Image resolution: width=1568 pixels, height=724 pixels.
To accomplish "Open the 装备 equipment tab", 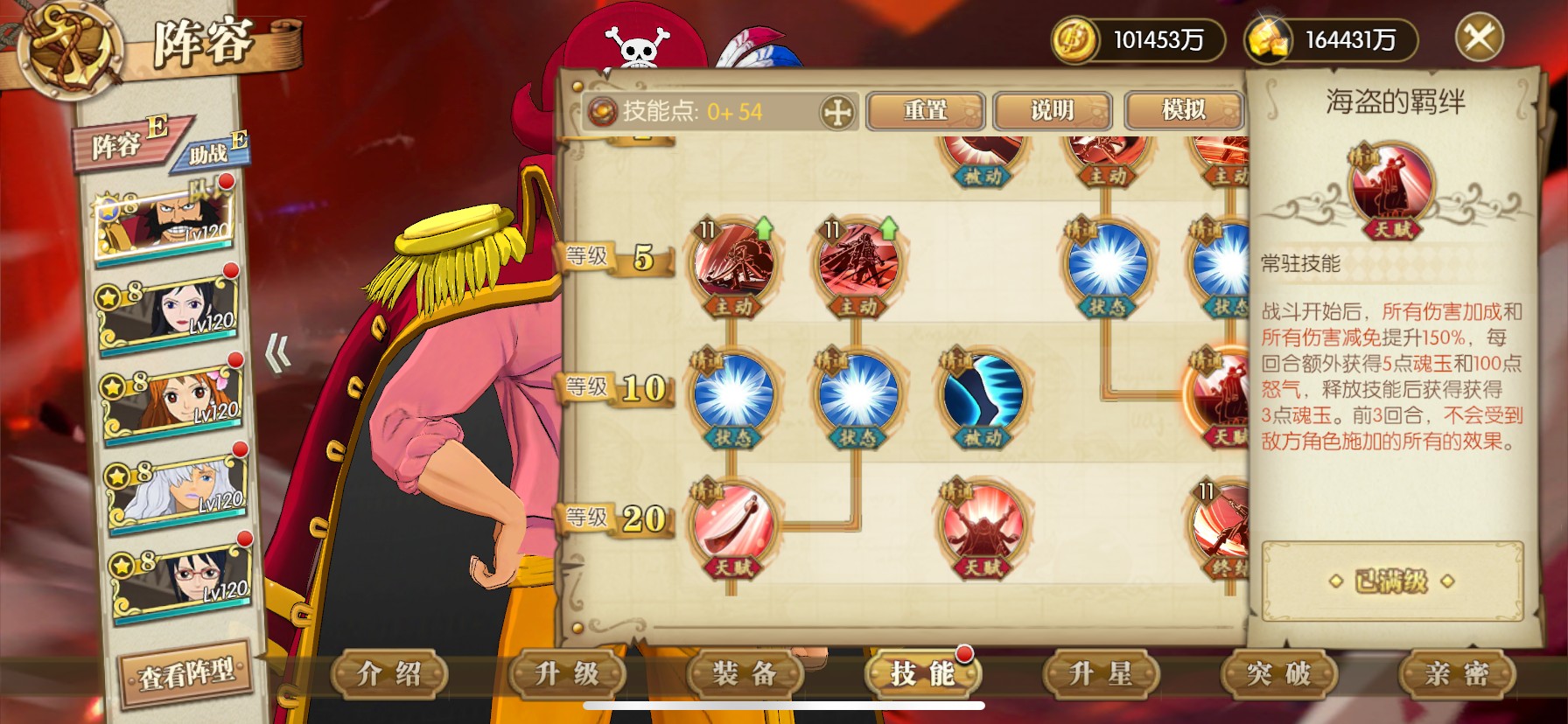I will click(x=745, y=673).
